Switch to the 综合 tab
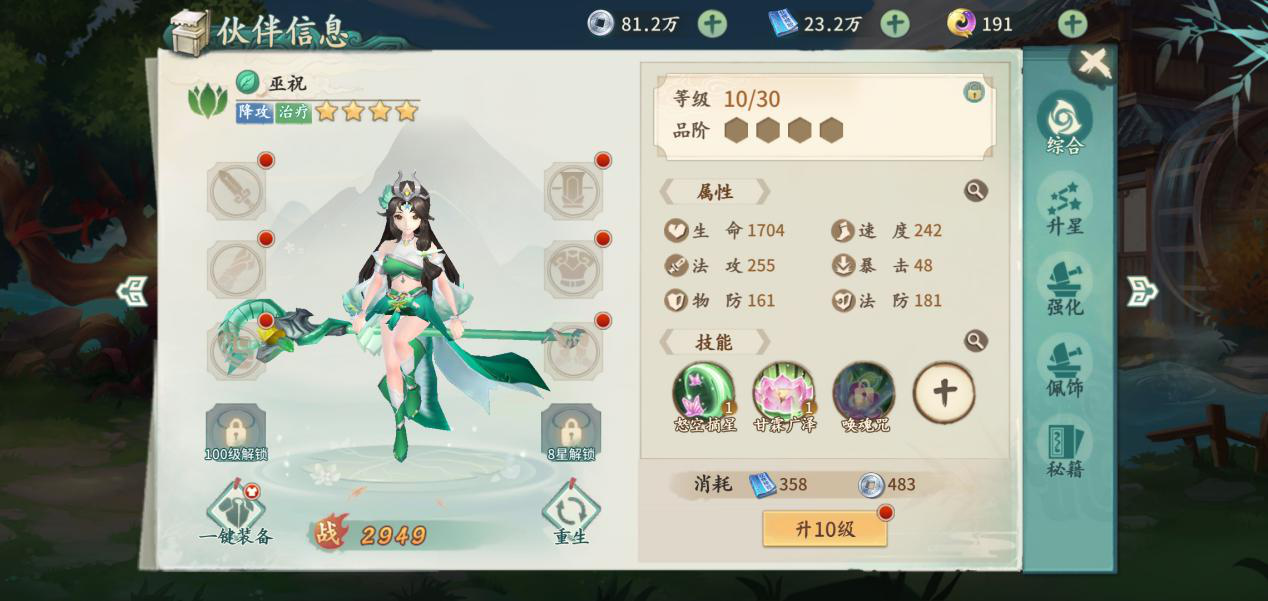Image resolution: width=1268 pixels, height=601 pixels. tap(1065, 124)
